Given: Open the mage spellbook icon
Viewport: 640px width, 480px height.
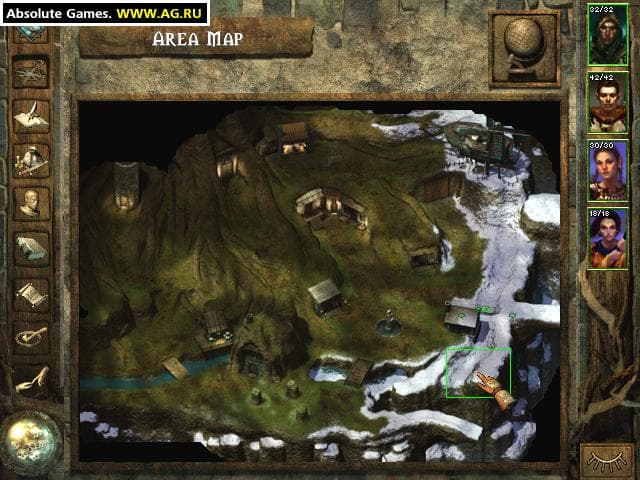Looking at the screenshot, I should click(x=30, y=248).
